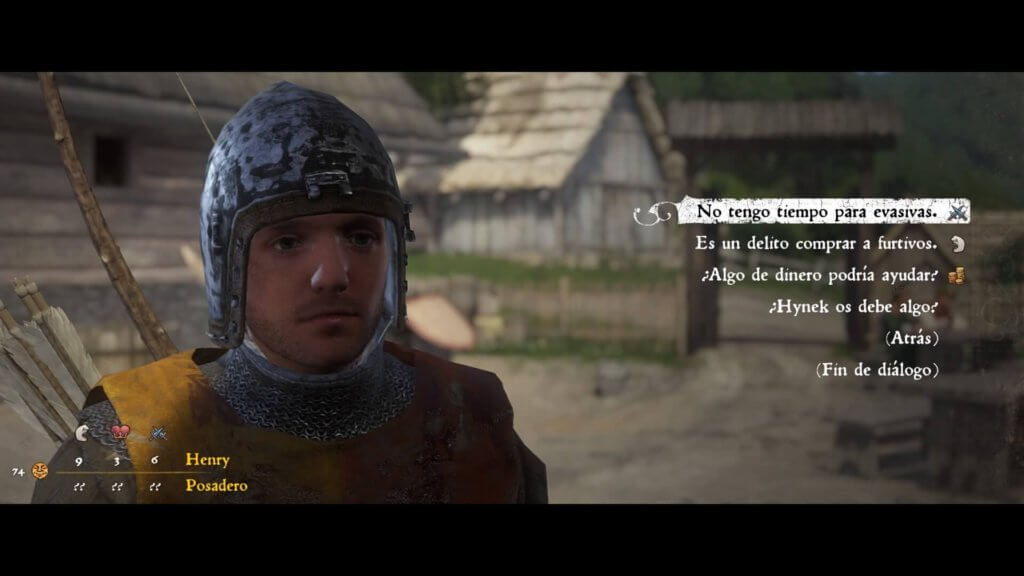Select "Es un delito comprar a furtivos" option

click(x=818, y=244)
